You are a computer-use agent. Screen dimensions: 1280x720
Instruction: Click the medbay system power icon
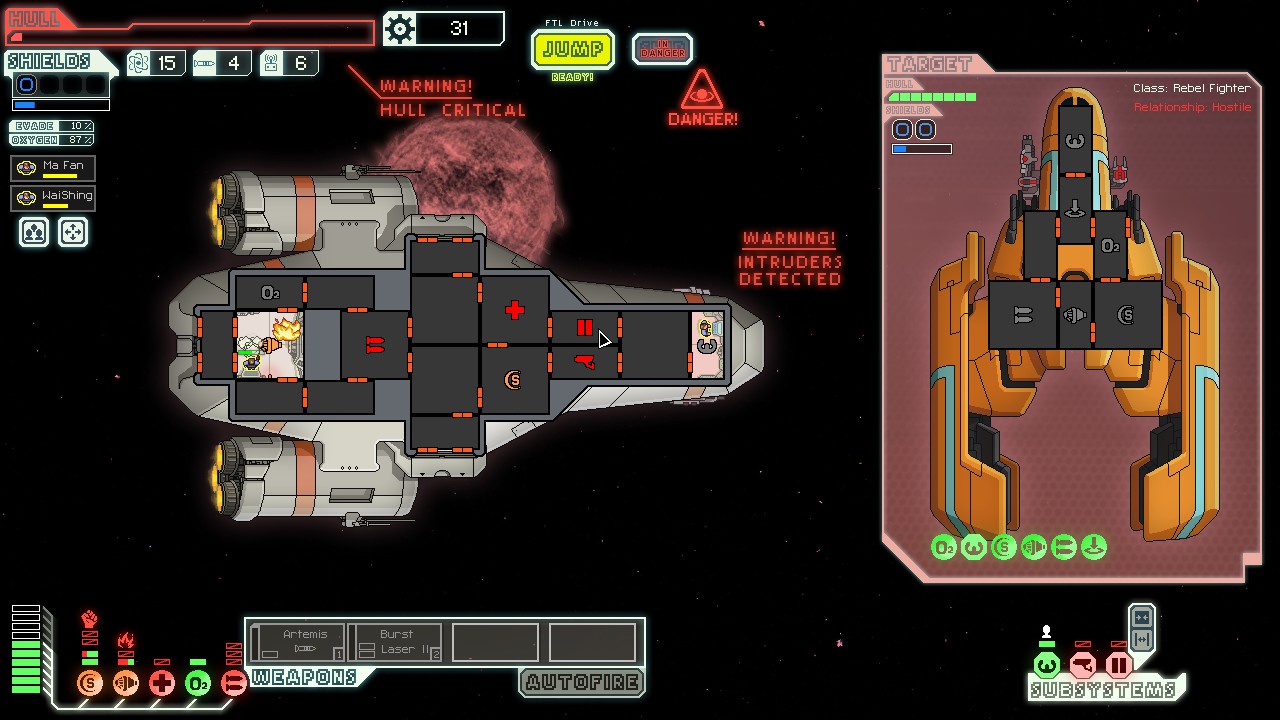162,683
